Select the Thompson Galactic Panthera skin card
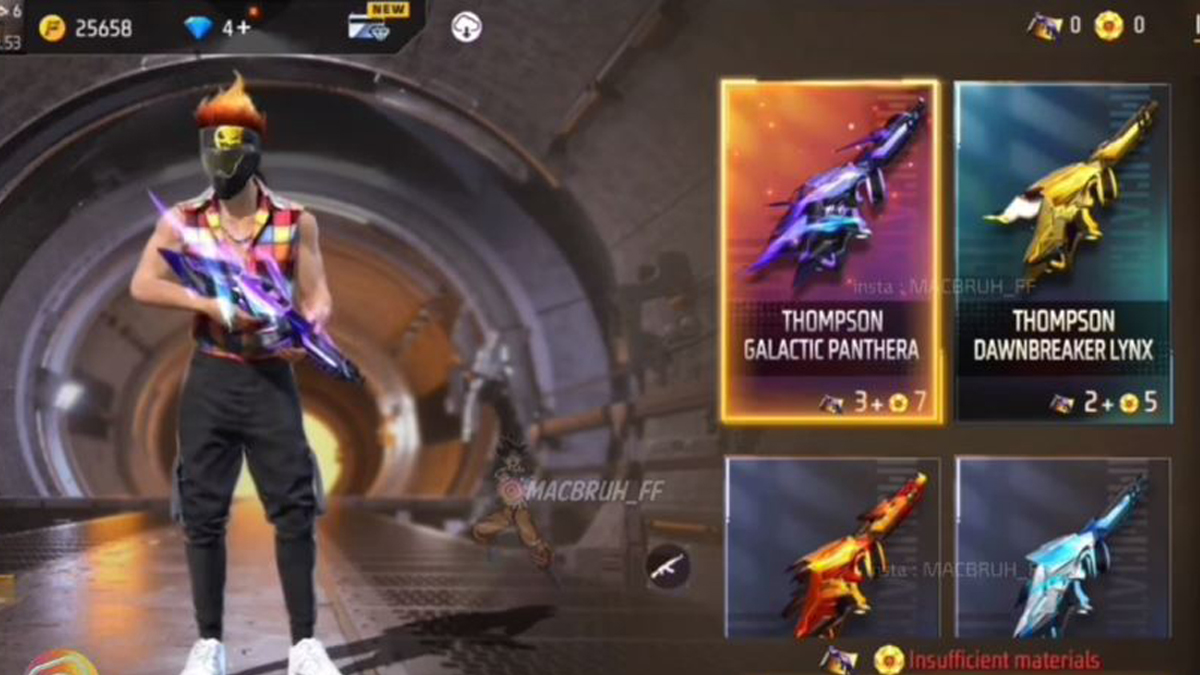1200x675 pixels. pos(830,250)
